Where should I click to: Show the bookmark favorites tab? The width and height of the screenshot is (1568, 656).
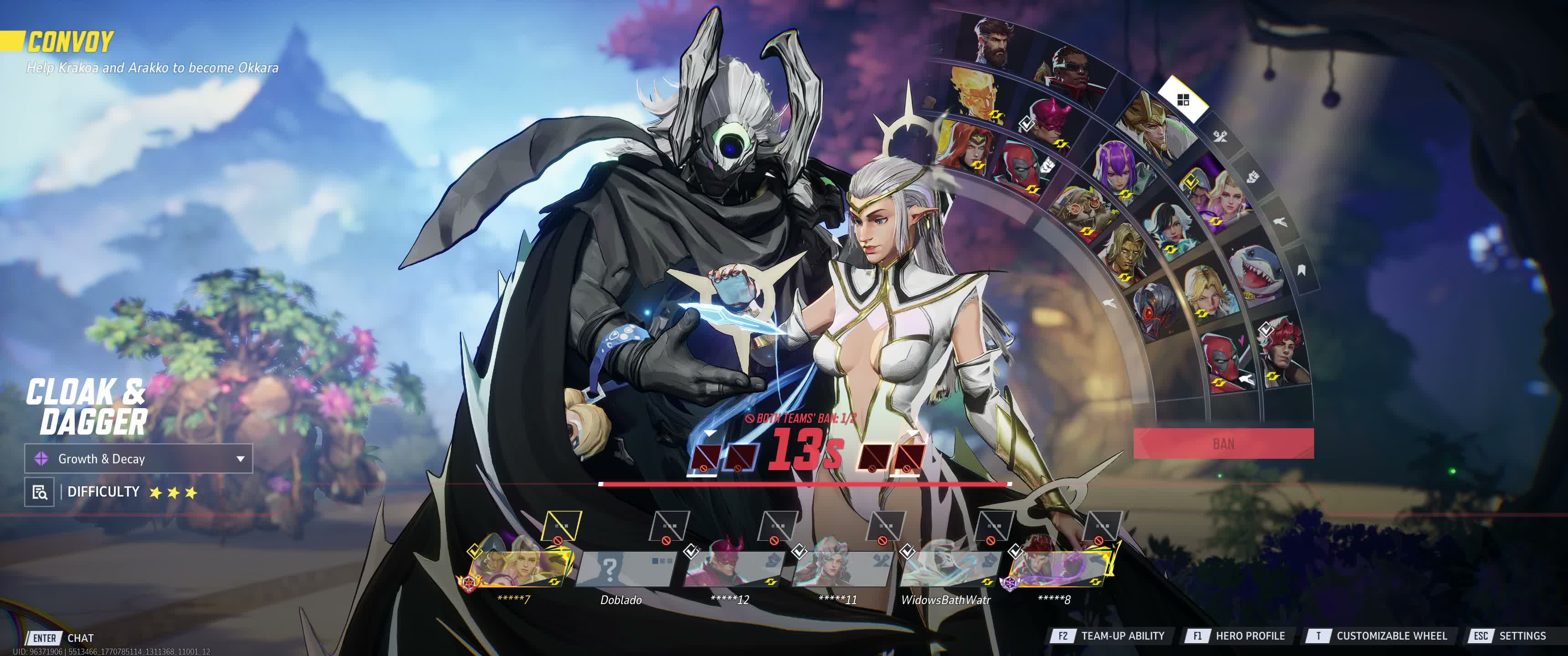coord(1301,270)
